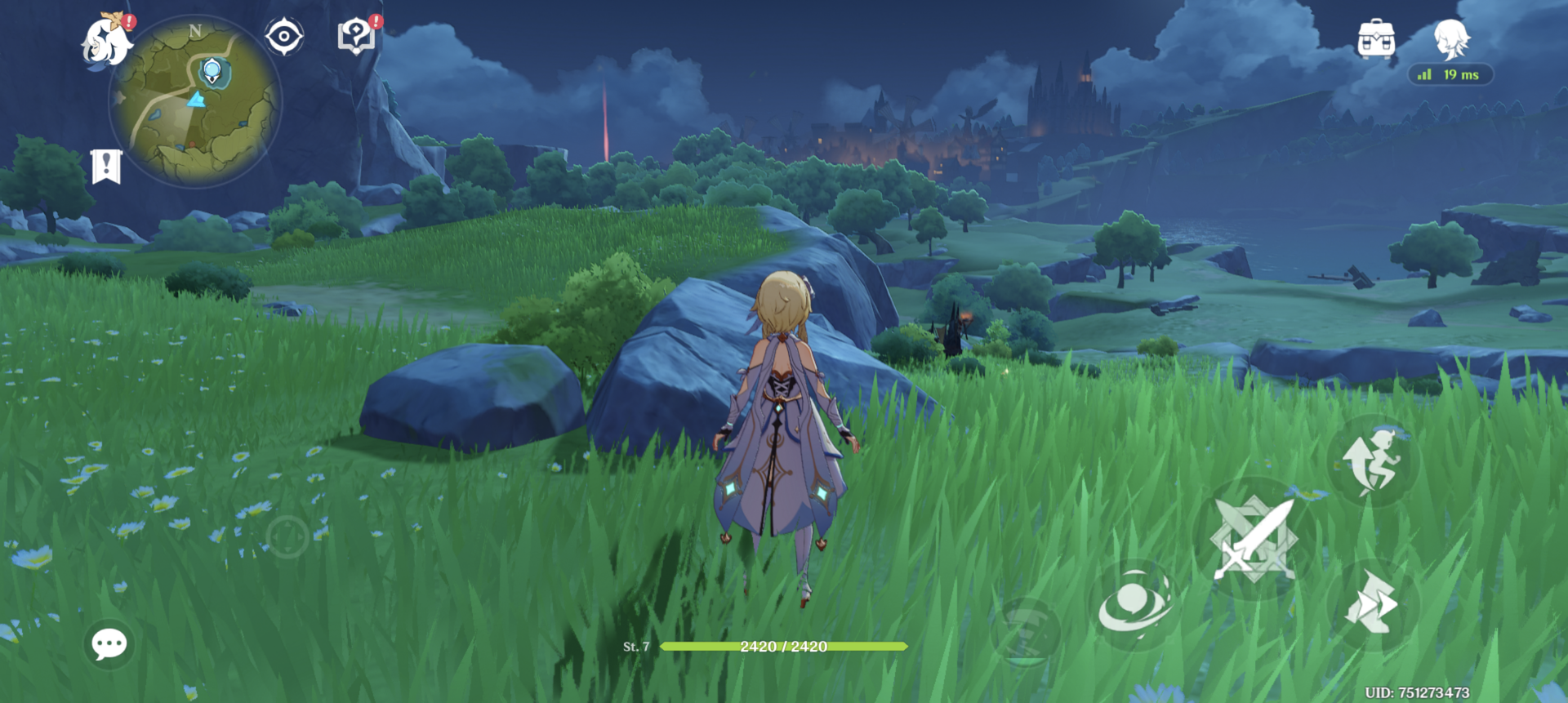
Task: Tap the teleport waypoint marker on minimap
Action: (x=212, y=72)
